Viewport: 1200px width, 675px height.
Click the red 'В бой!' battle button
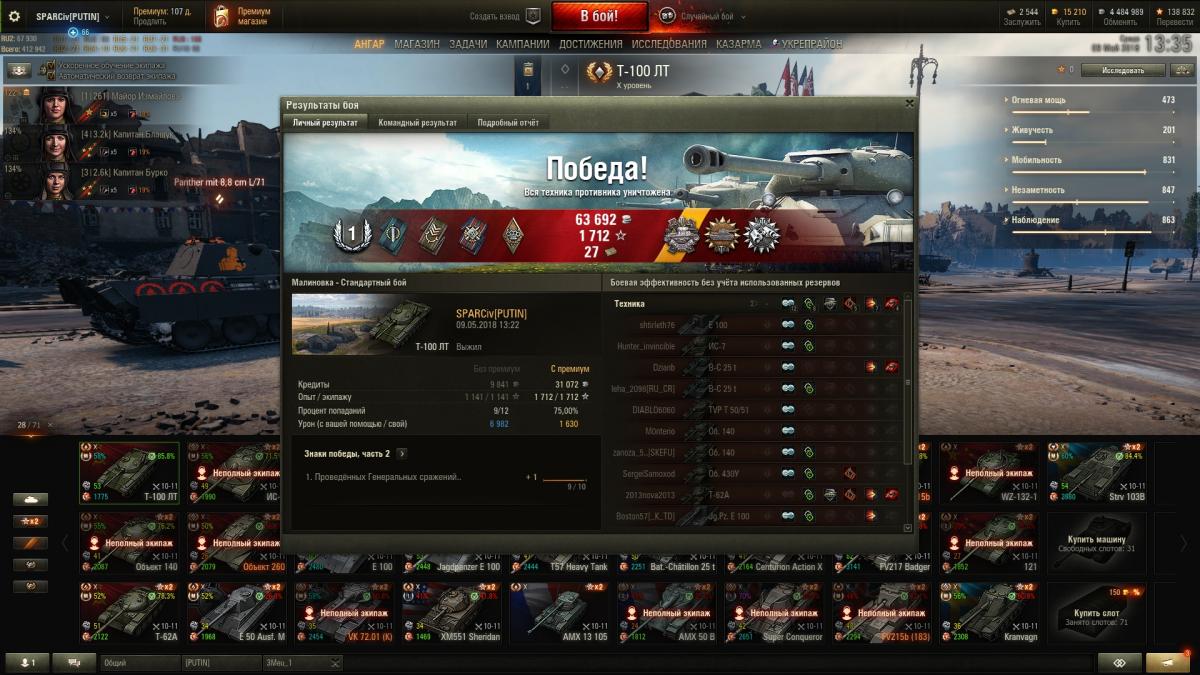[599, 16]
